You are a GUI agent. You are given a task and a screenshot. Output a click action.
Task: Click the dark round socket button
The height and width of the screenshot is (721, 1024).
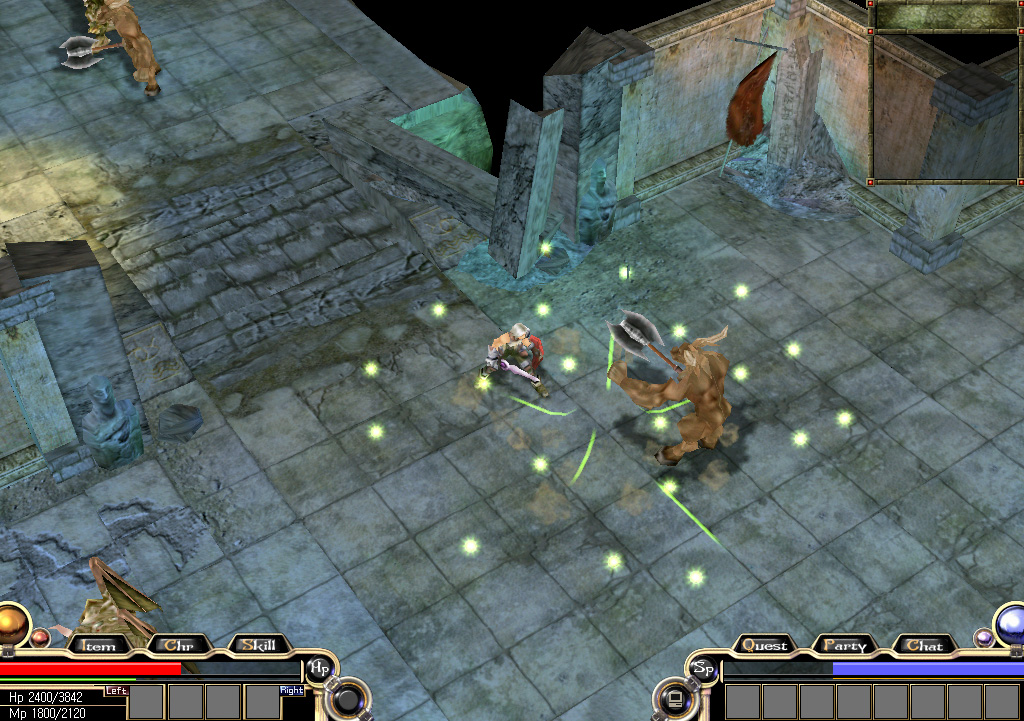point(350,697)
